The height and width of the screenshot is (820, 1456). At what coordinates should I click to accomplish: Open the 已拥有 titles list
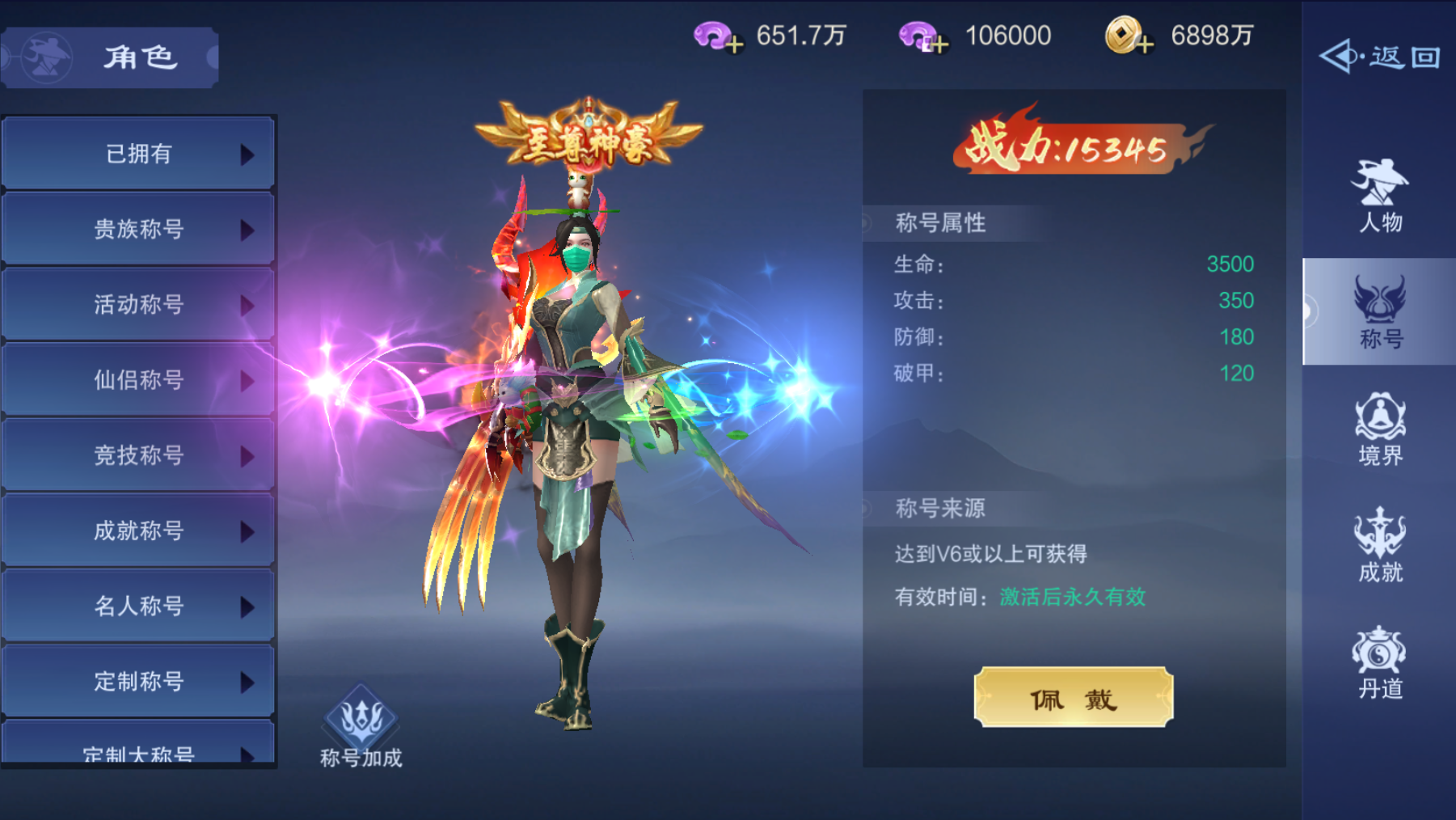pyautogui.click(x=137, y=155)
